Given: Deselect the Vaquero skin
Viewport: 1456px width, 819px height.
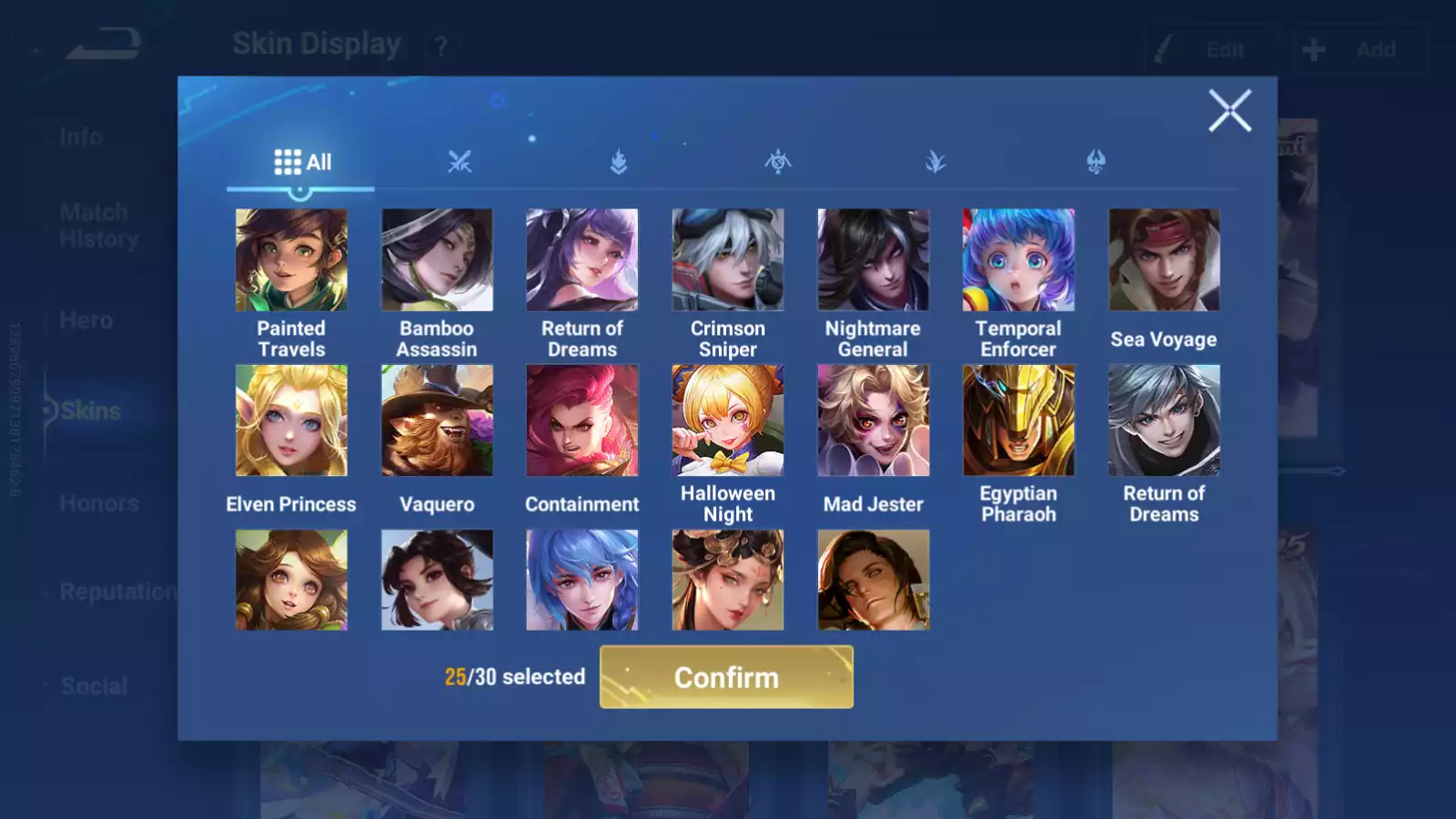Looking at the screenshot, I should (x=437, y=419).
